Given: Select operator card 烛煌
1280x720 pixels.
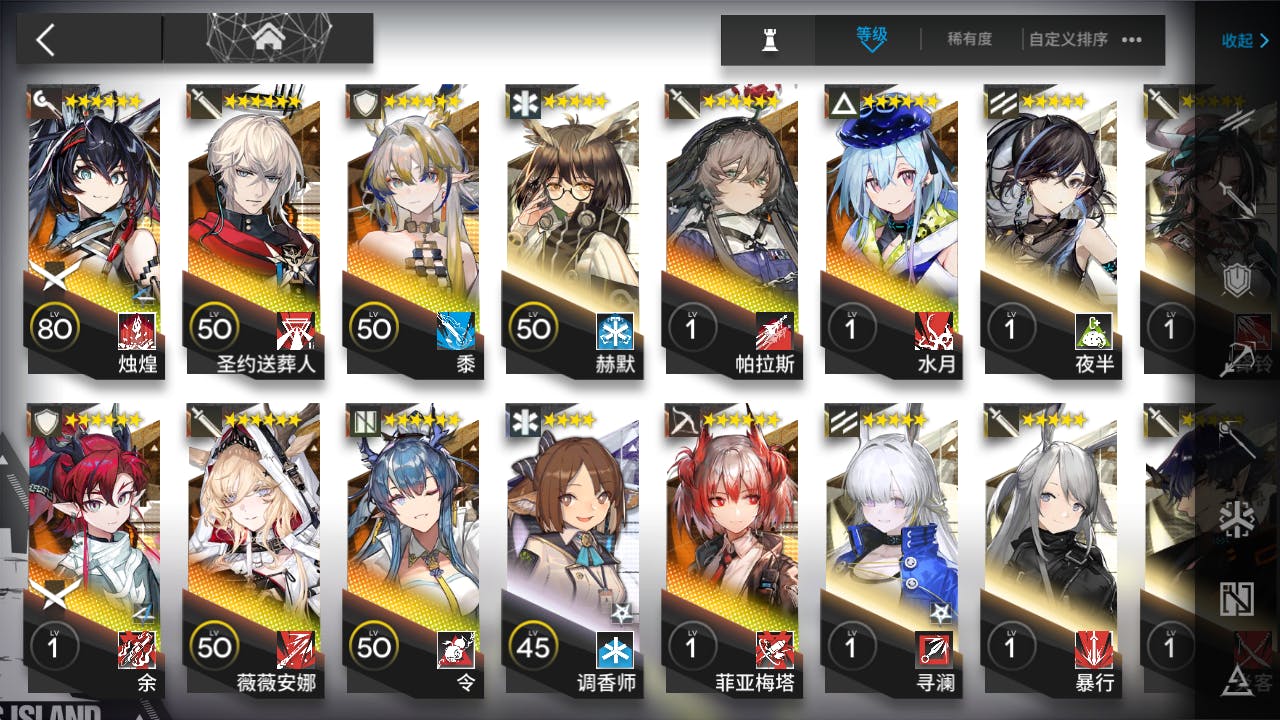Looking at the screenshot, I should point(95,230).
